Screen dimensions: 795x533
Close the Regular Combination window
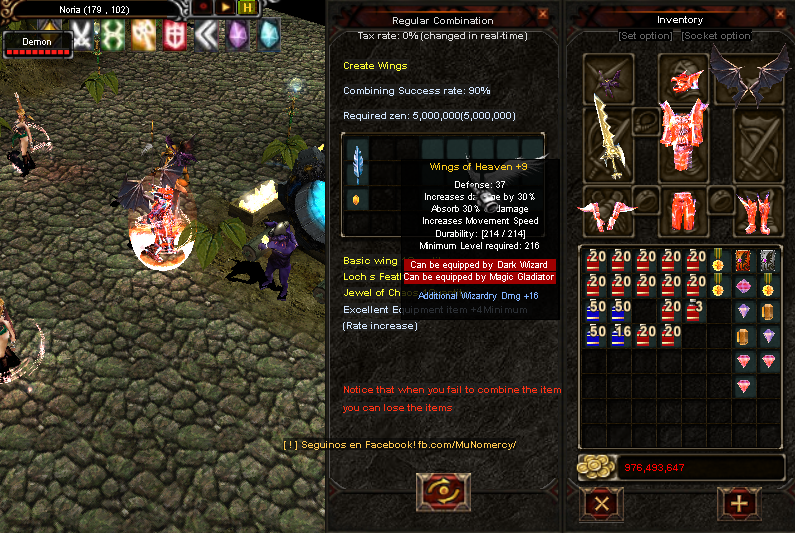point(543,14)
